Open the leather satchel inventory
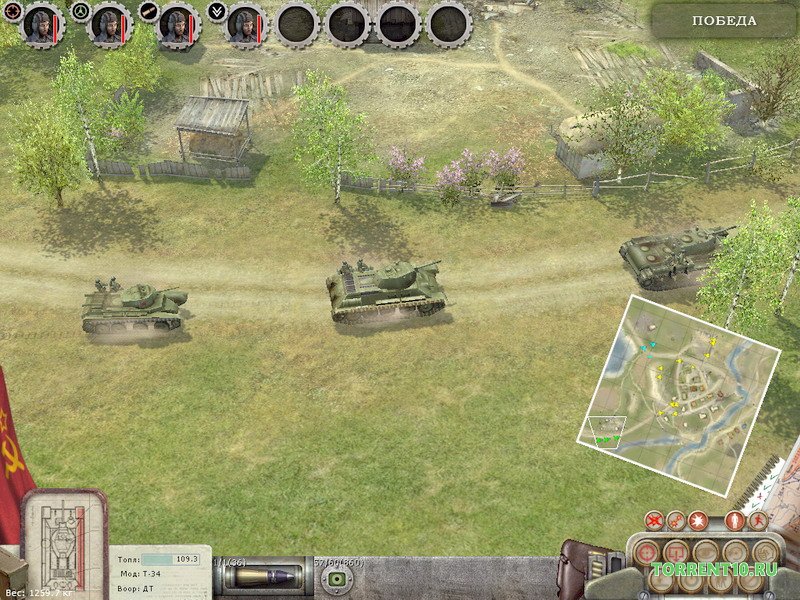The height and width of the screenshot is (600, 800). click(583, 570)
